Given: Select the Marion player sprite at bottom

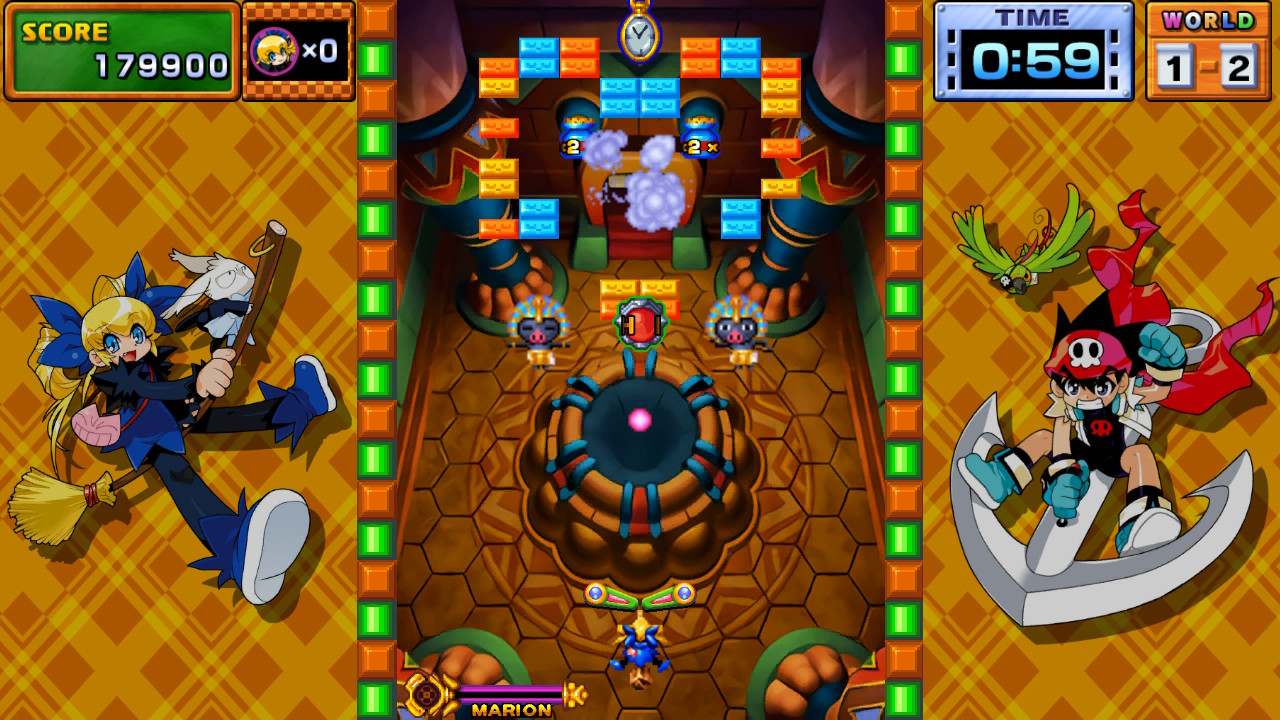Looking at the screenshot, I should coord(641,646).
